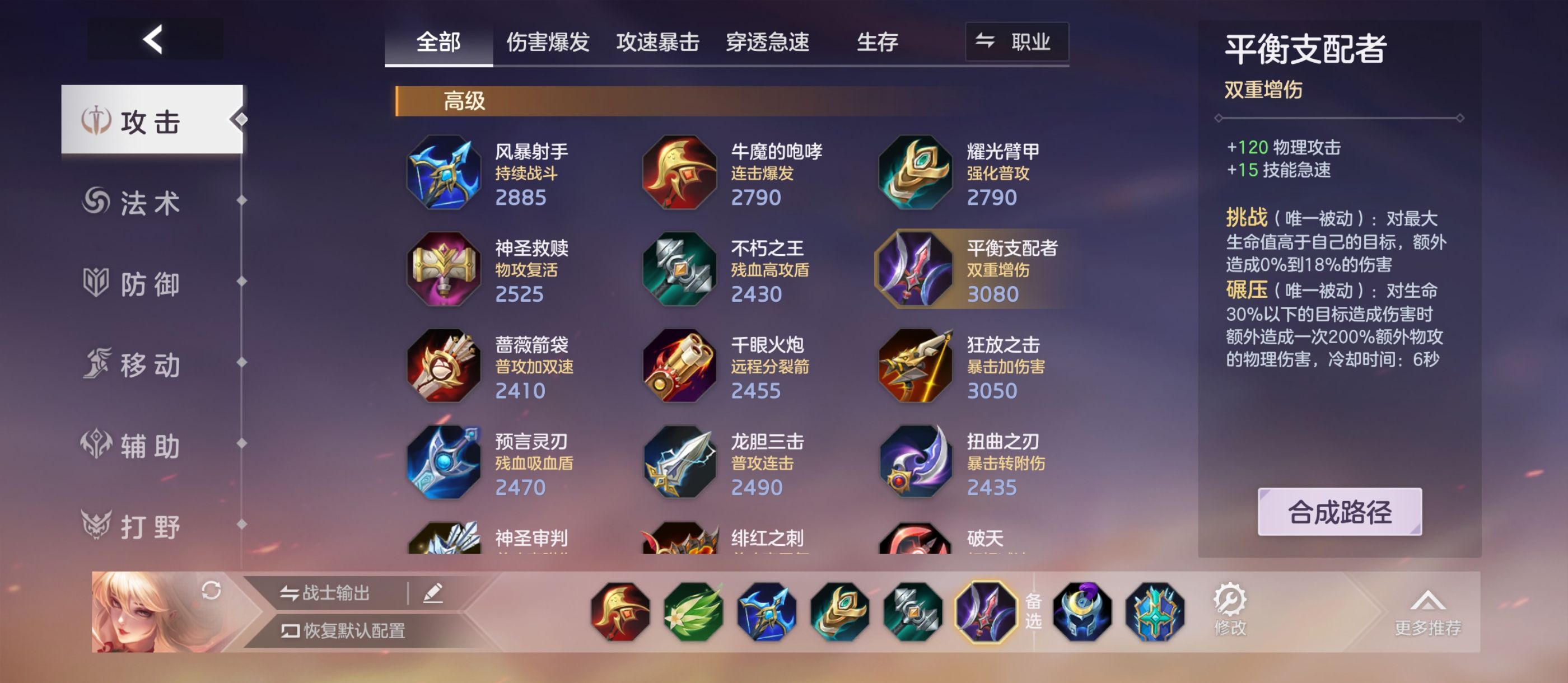The image size is (1568, 683).
Task: Click the refresh icon on the character portrait
Action: pyautogui.click(x=212, y=592)
